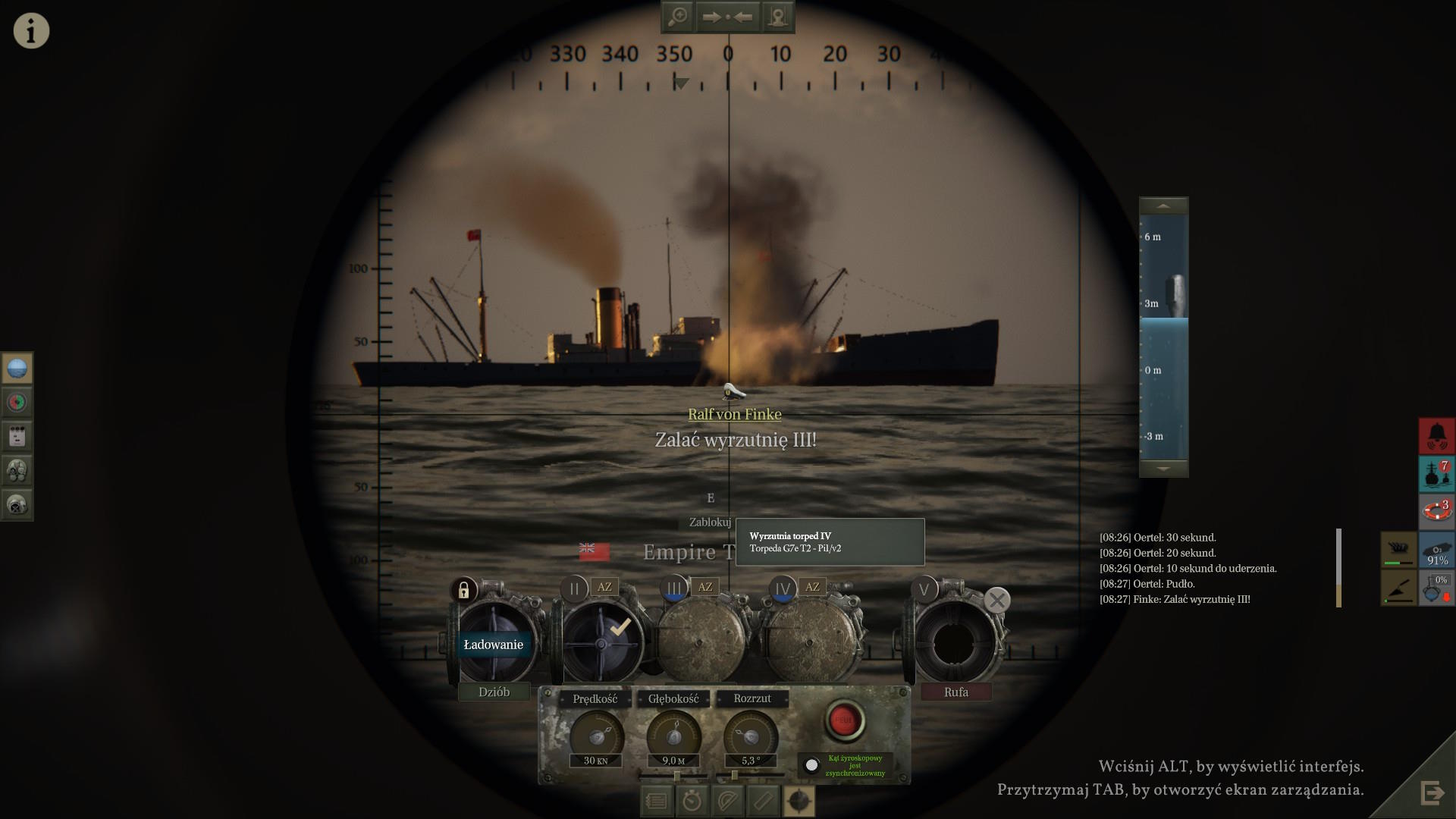Viewport: 1456px width, 819px height.
Task: Adjust the Głębokość depth dial
Action: (673, 736)
